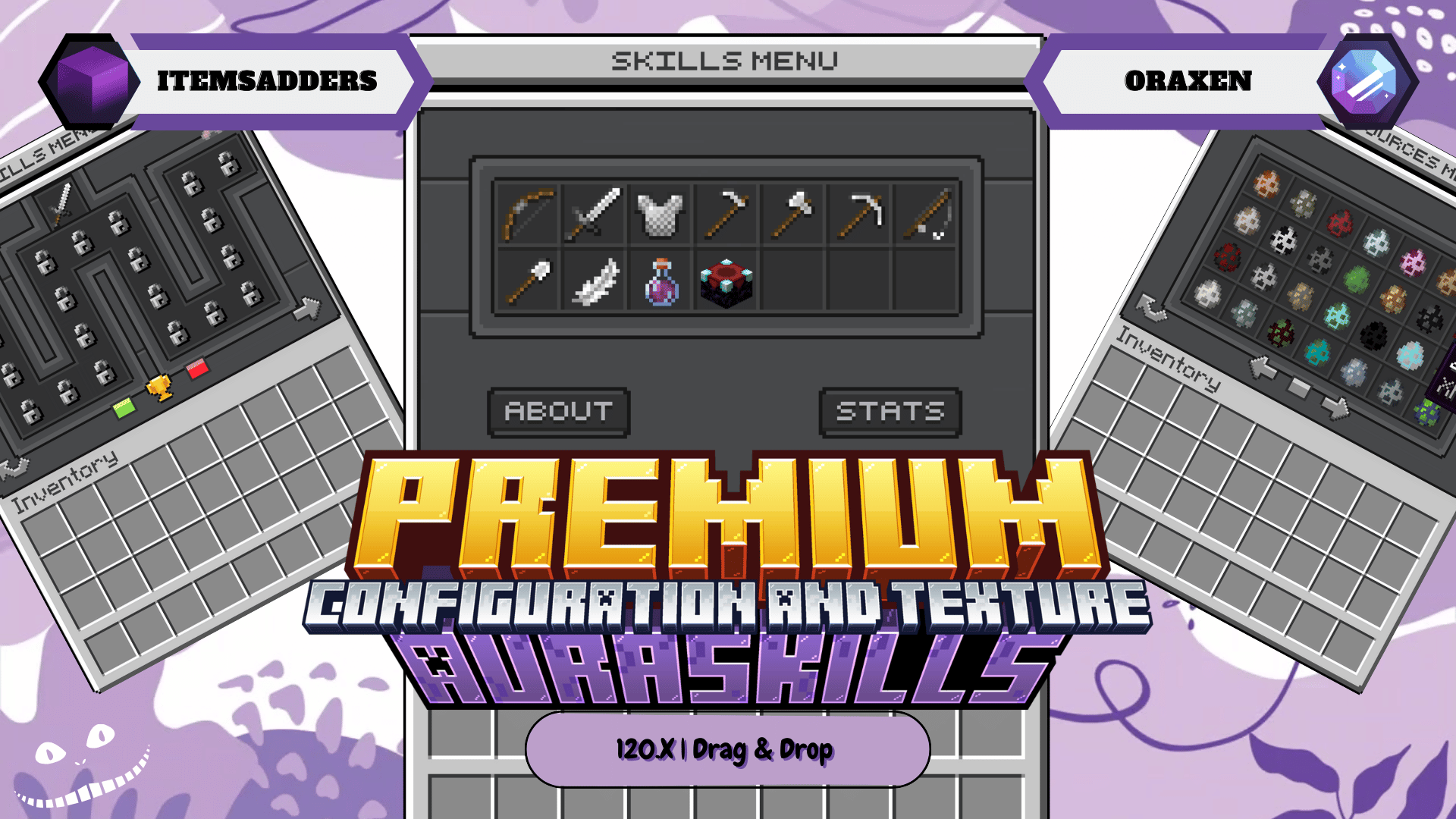1456x819 pixels.
Task: Select the hoe farming skill icon
Action: 725,215
